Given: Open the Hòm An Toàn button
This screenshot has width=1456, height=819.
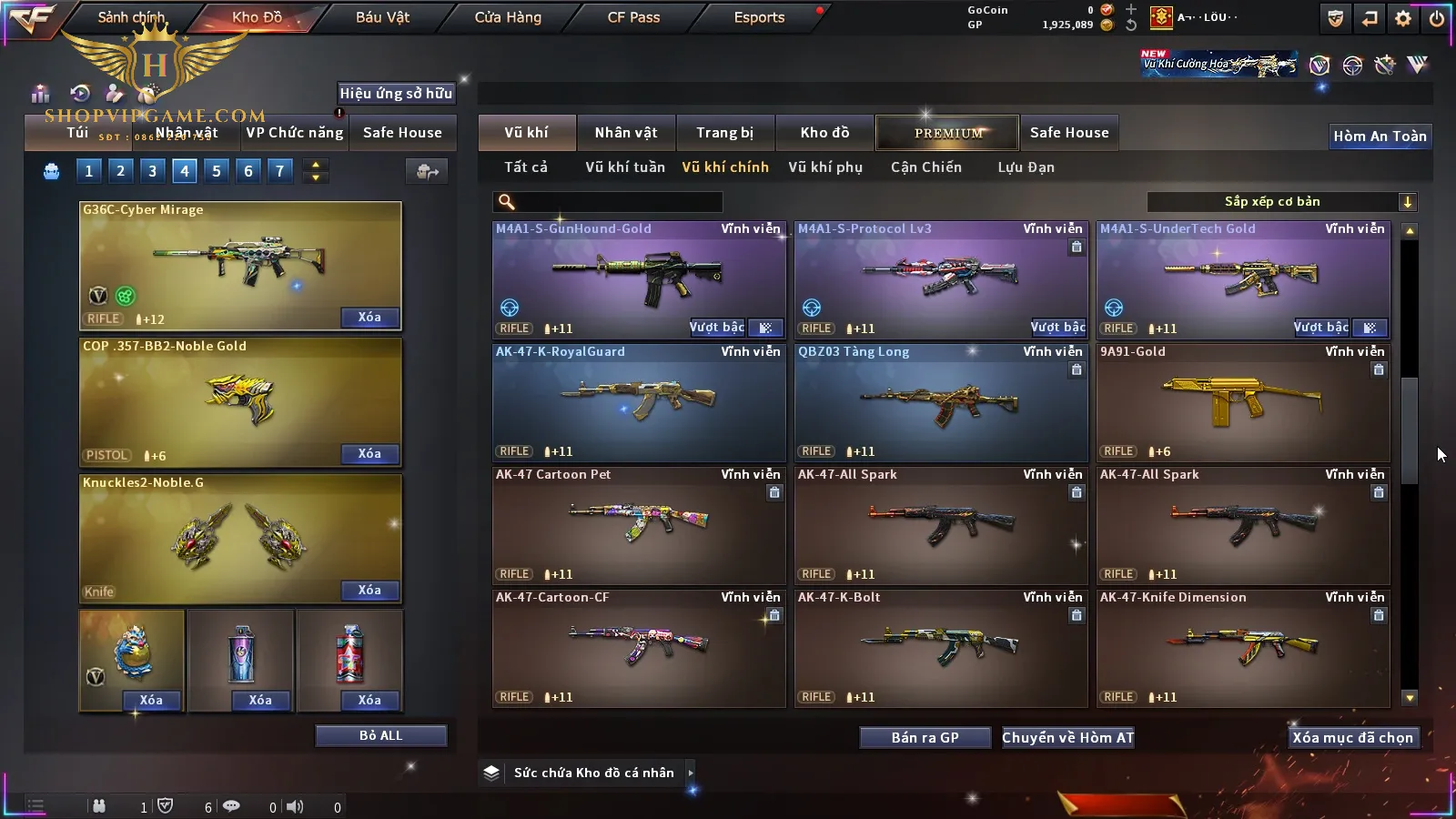Looking at the screenshot, I should [x=1380, y=136].
